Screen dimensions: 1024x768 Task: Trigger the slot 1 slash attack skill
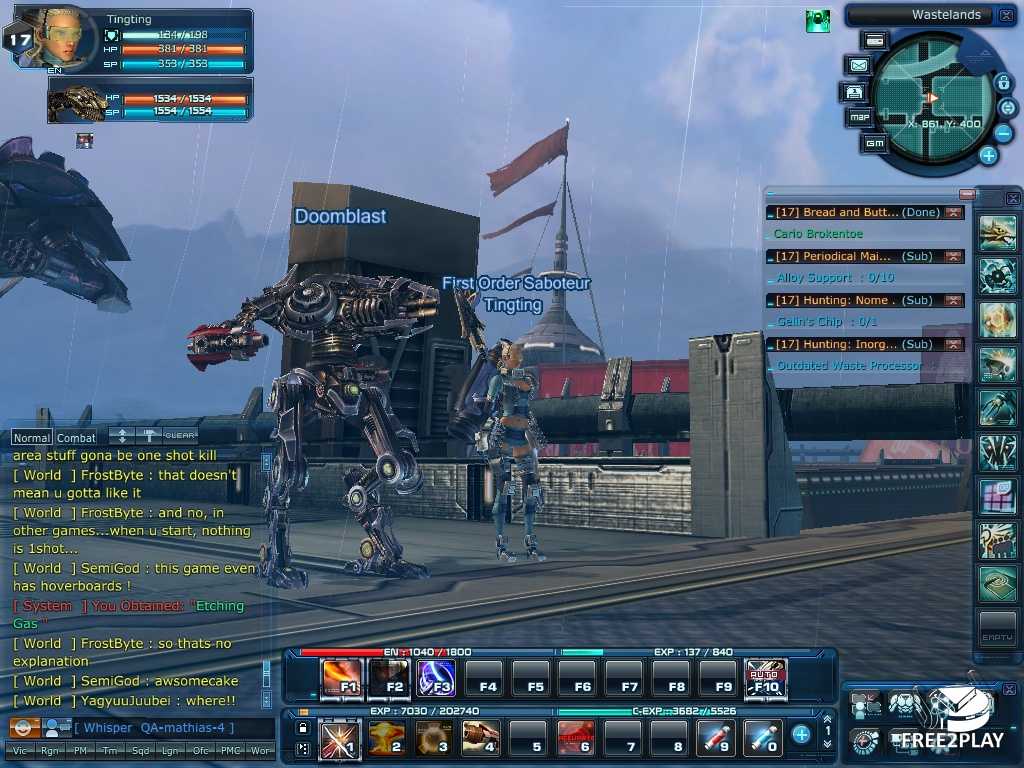(x=340, y=738)
